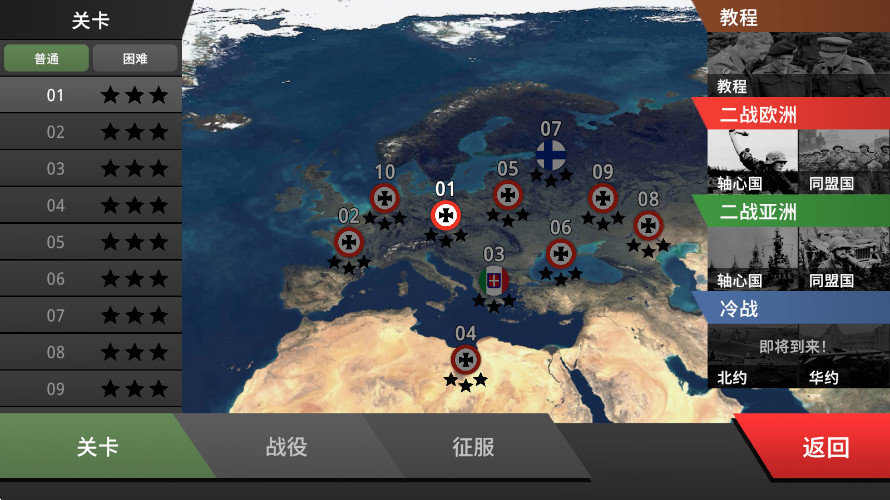Choose 轴心国 under 二战欧洲
The height and width of the screenshot is (500, 890).
coord(752,160)
